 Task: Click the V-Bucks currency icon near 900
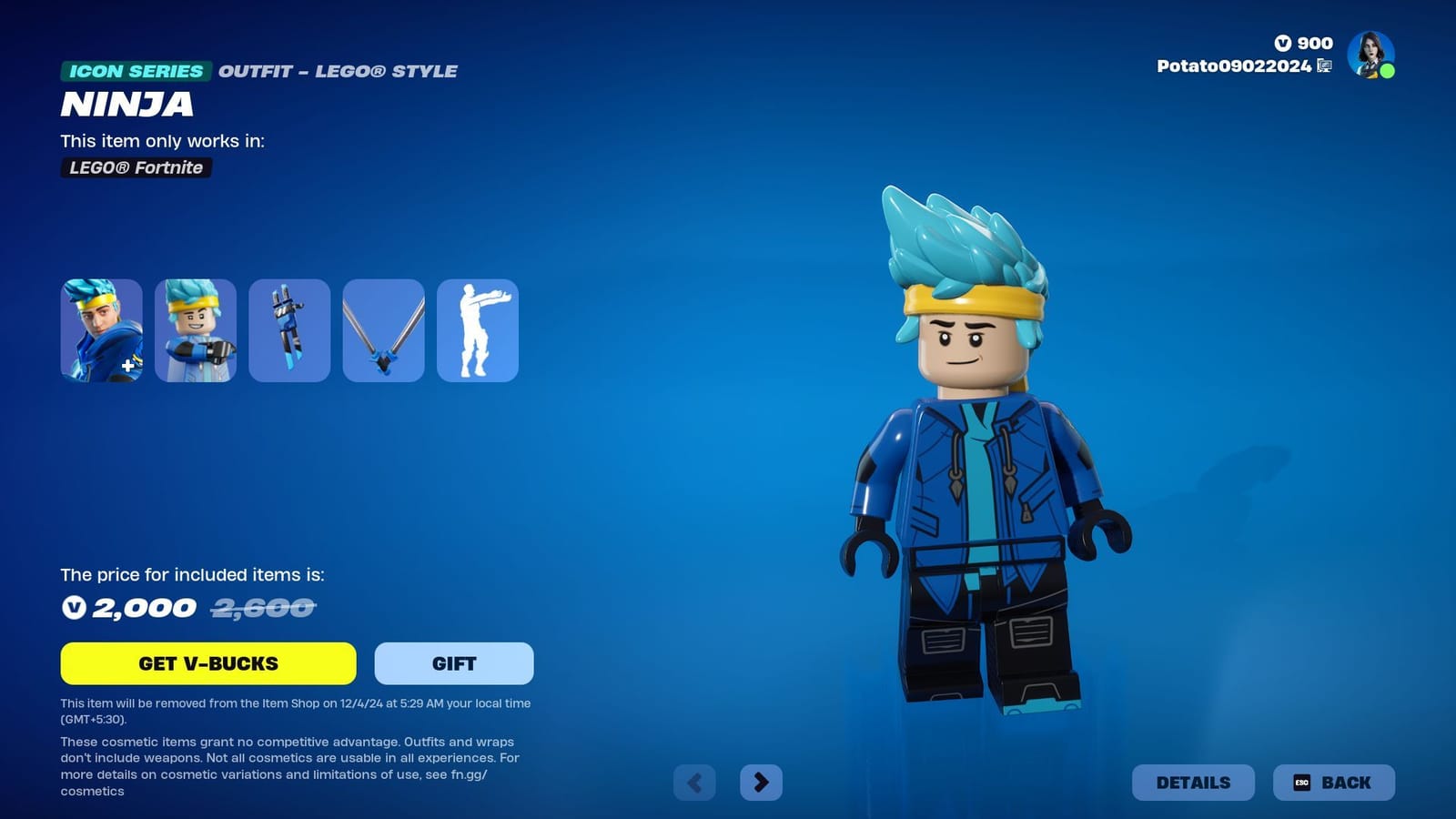tap(1281, 43)
